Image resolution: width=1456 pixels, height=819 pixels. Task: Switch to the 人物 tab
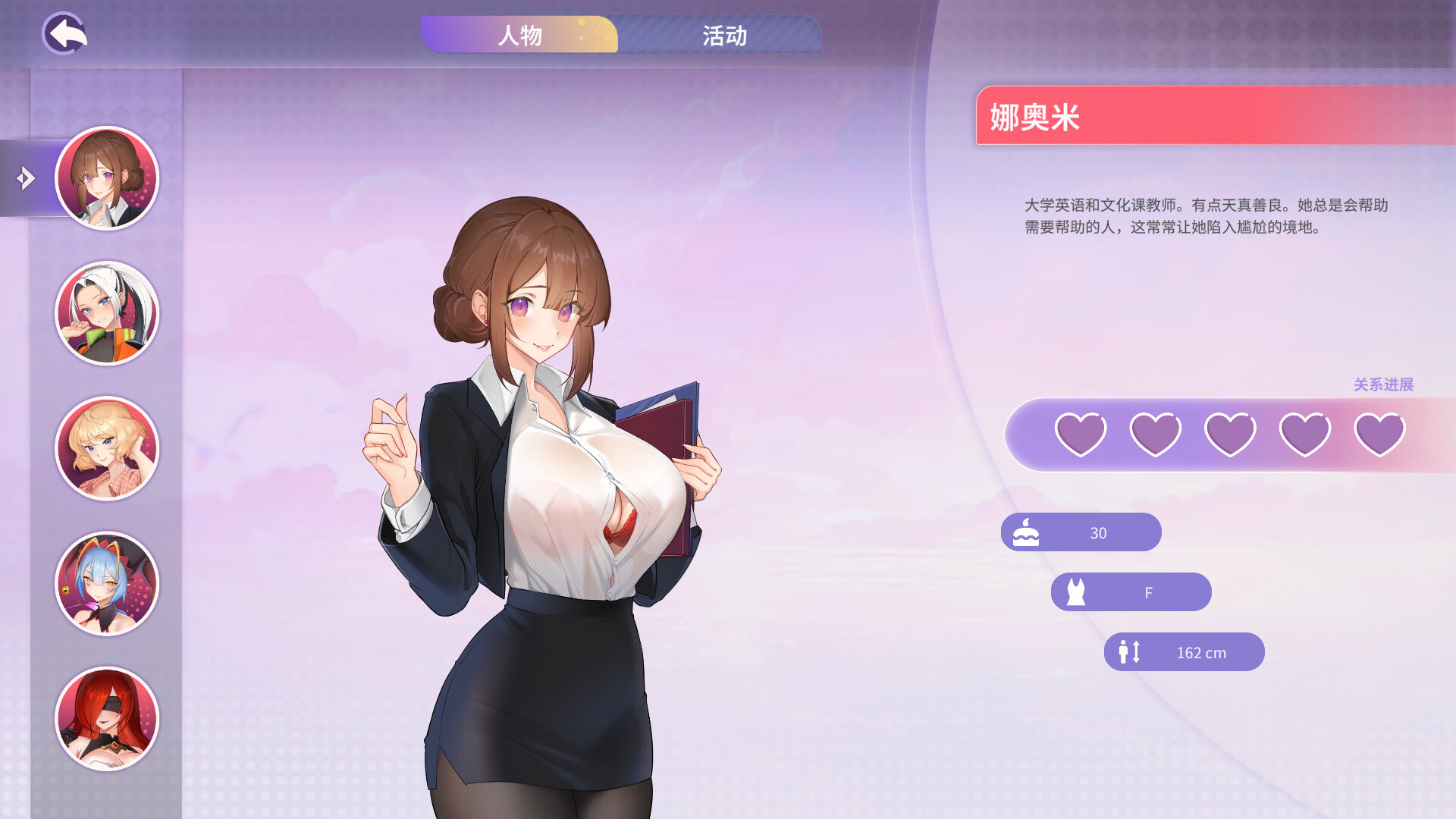pos(521,35)
